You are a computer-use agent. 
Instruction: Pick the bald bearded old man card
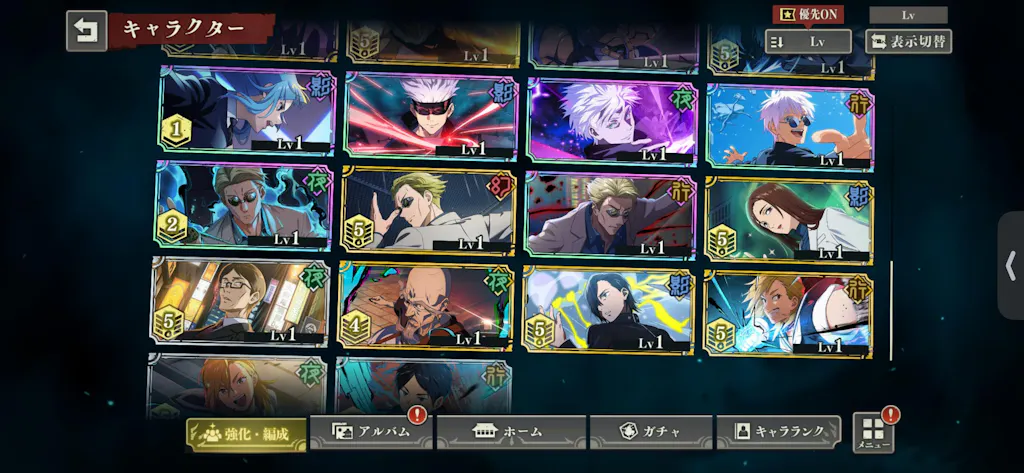pos(426,305)
